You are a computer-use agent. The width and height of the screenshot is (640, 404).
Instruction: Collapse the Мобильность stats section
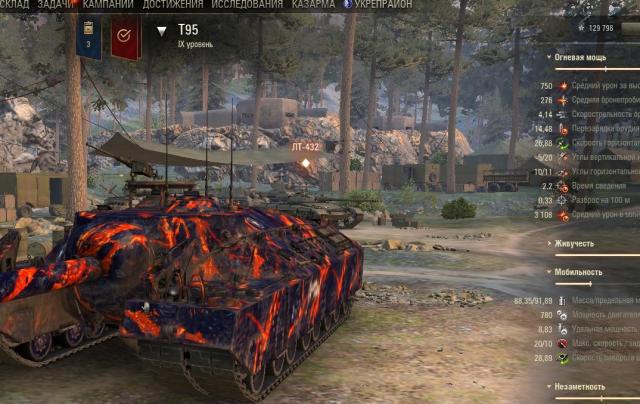point(584,271)
